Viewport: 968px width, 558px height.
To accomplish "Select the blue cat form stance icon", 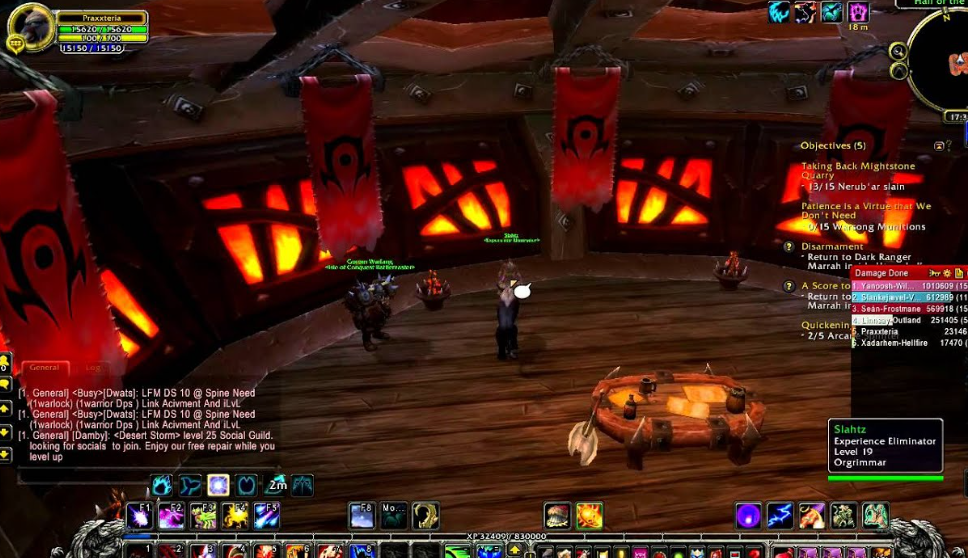I will click(162, 486).
